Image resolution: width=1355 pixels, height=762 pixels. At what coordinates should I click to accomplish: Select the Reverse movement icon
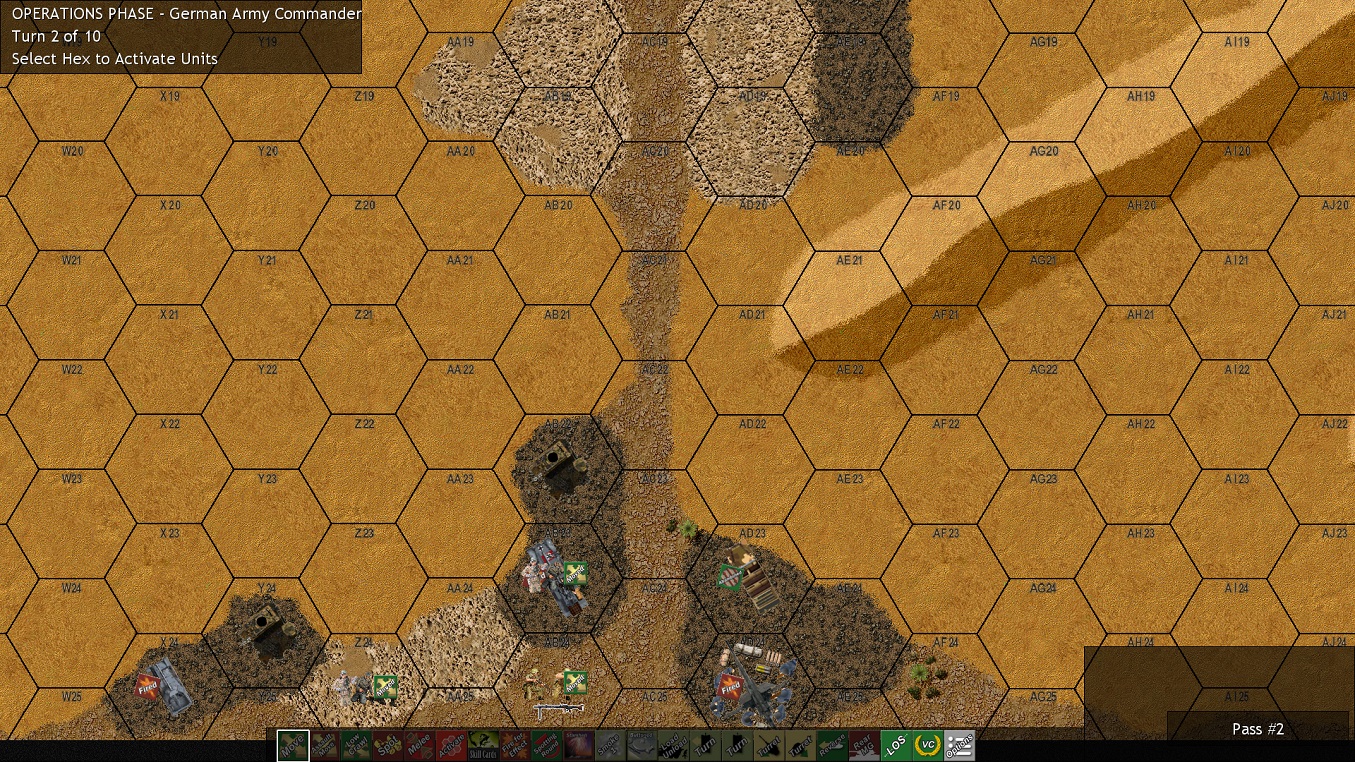831,745
